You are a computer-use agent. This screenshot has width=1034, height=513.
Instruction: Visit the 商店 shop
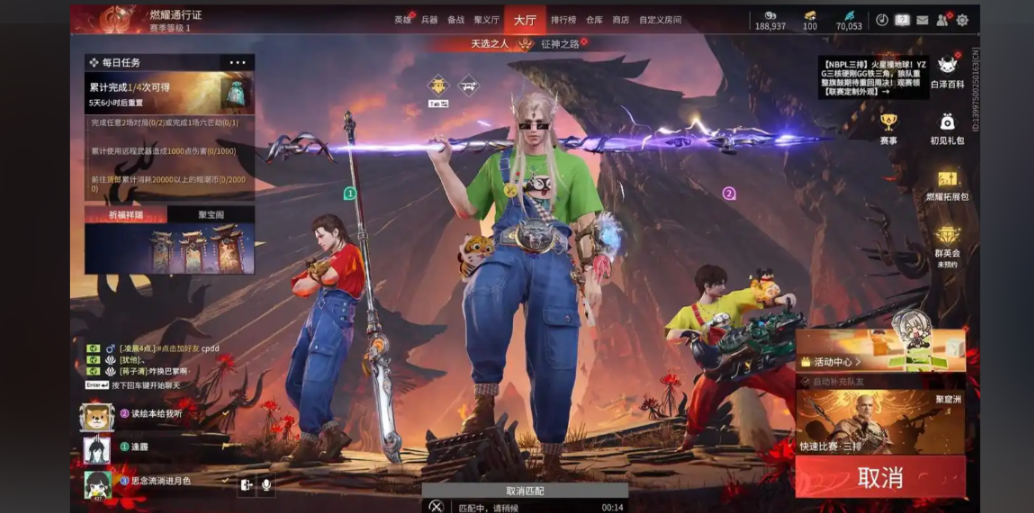point(621,19)
